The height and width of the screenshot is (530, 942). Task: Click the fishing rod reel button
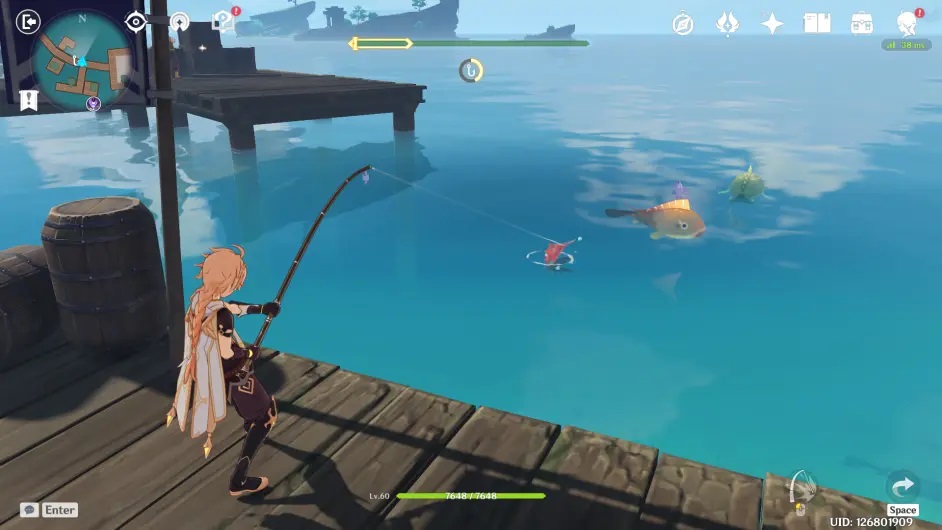pyautogui.click(x=800, y=488)
